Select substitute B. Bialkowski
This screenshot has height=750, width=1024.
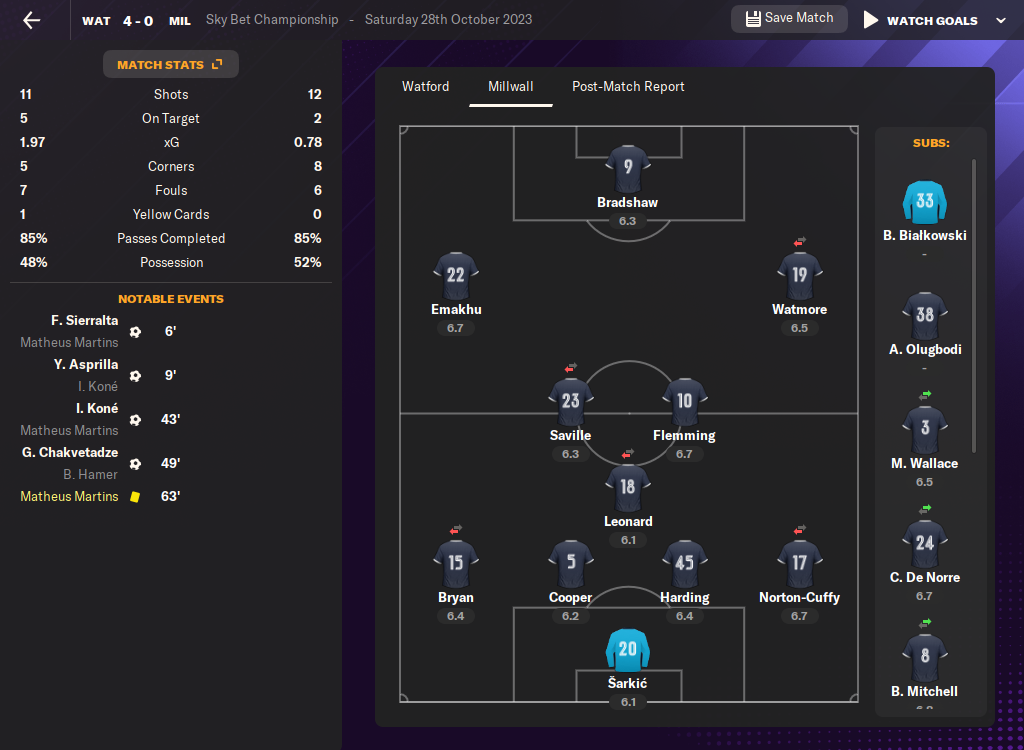click(x=924, y=202)
